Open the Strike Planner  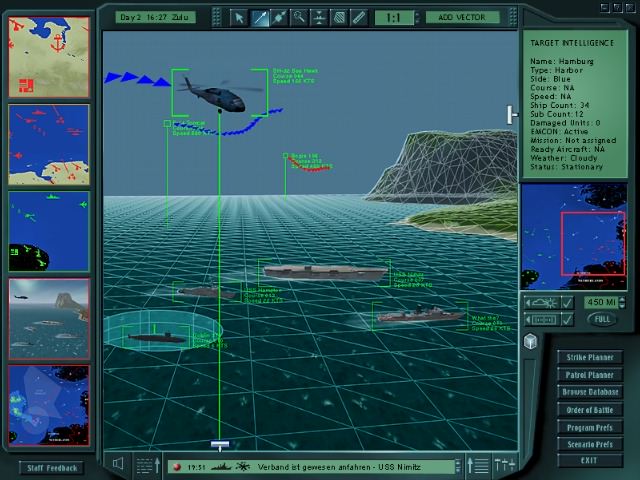tap(589, 357)
